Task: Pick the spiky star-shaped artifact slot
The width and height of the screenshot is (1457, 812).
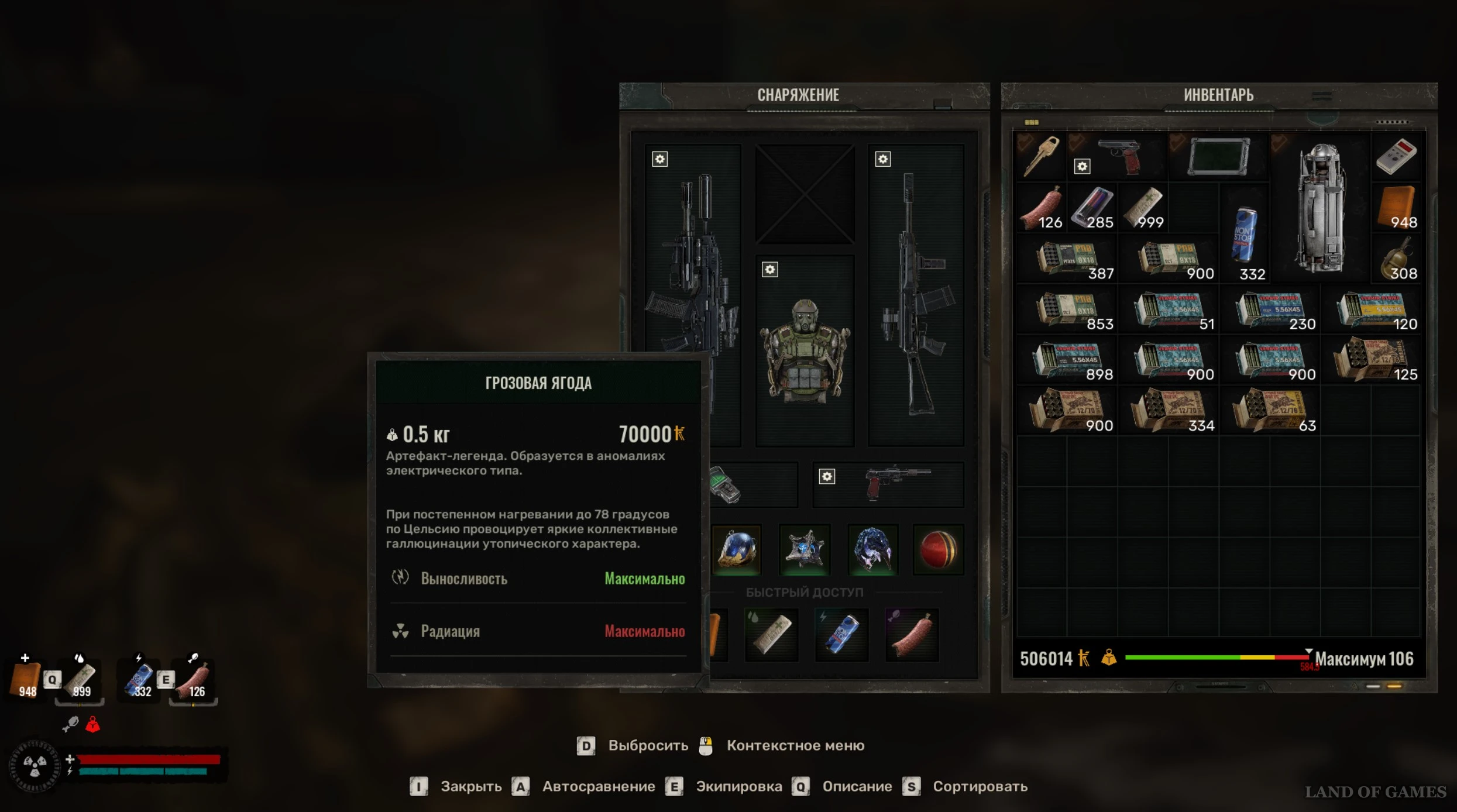Action: (x=805, y=550)
